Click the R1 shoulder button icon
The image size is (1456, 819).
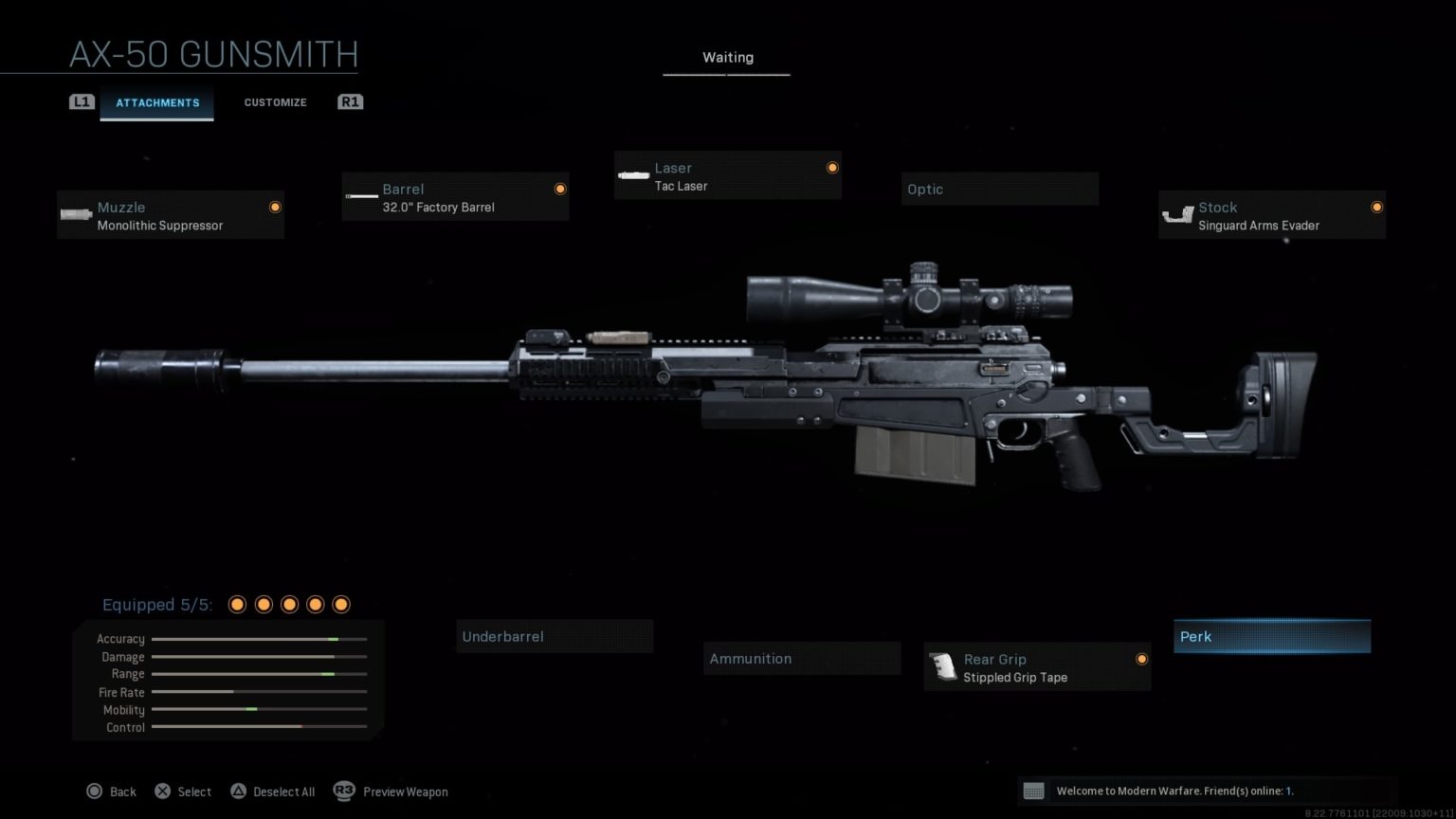click(x=349, y=101)
